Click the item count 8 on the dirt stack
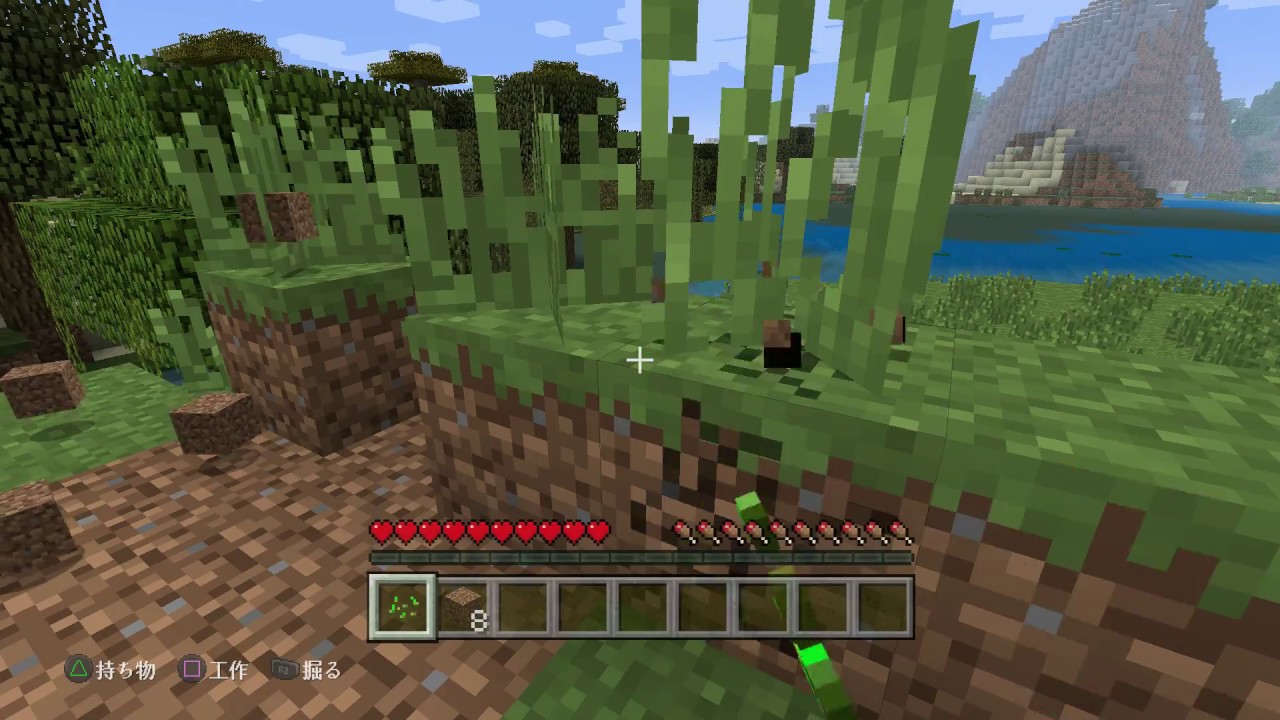The width and height of the screenshot is (1280, 720). click(x=479, y=620)
